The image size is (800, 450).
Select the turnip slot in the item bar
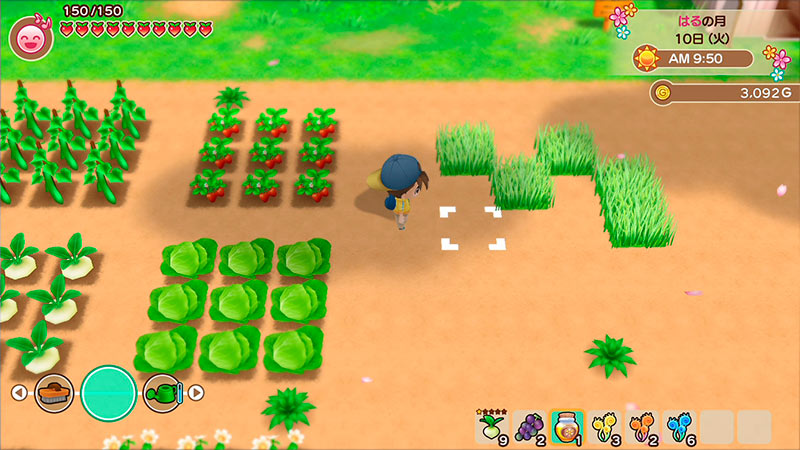point(491,427)
